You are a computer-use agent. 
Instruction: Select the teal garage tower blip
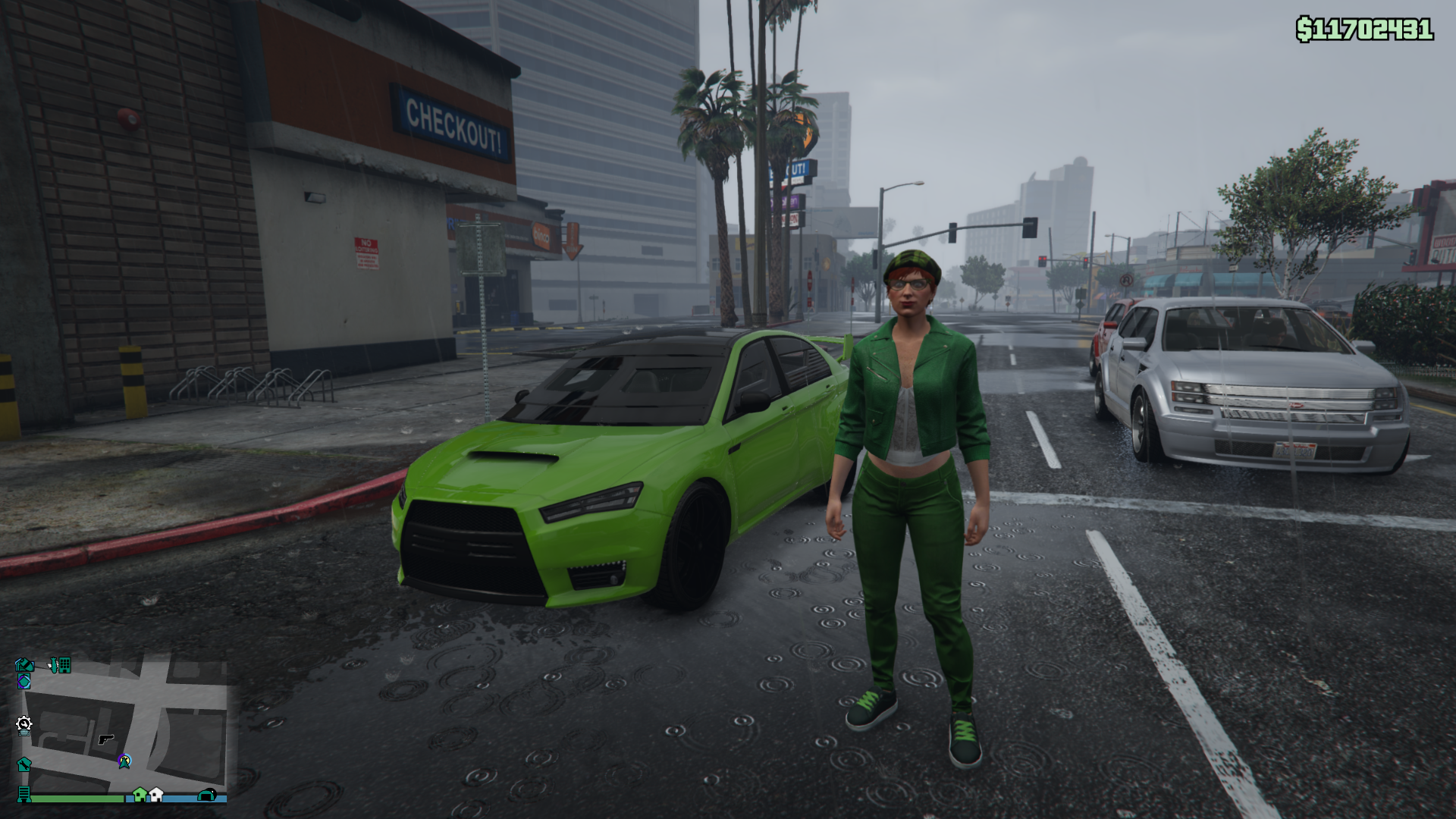(x=24, y=794)
